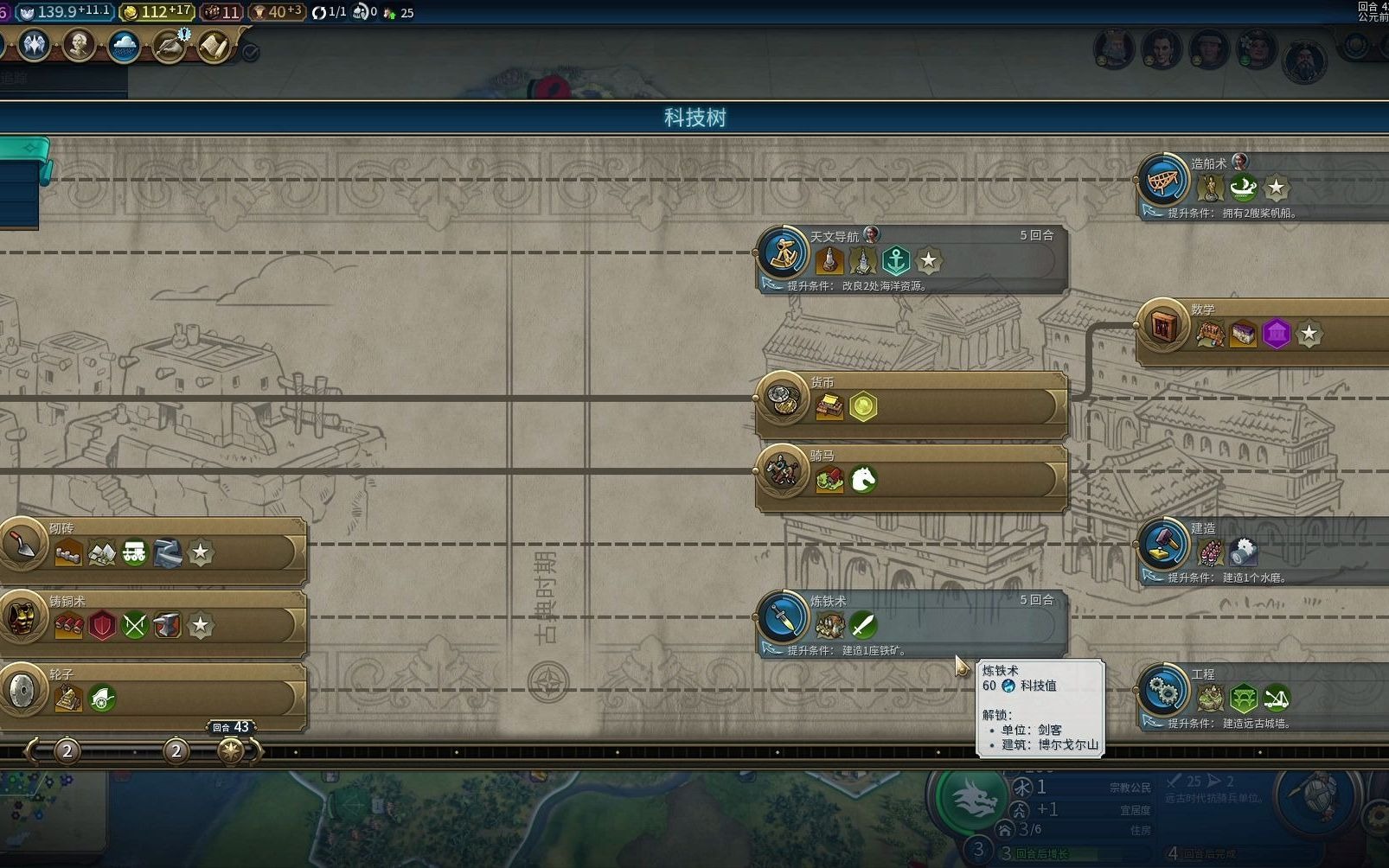The height and width of the screenshot is (868, 1389).
Task: Open the rain cloud climate button
Action: coord(125,45)
